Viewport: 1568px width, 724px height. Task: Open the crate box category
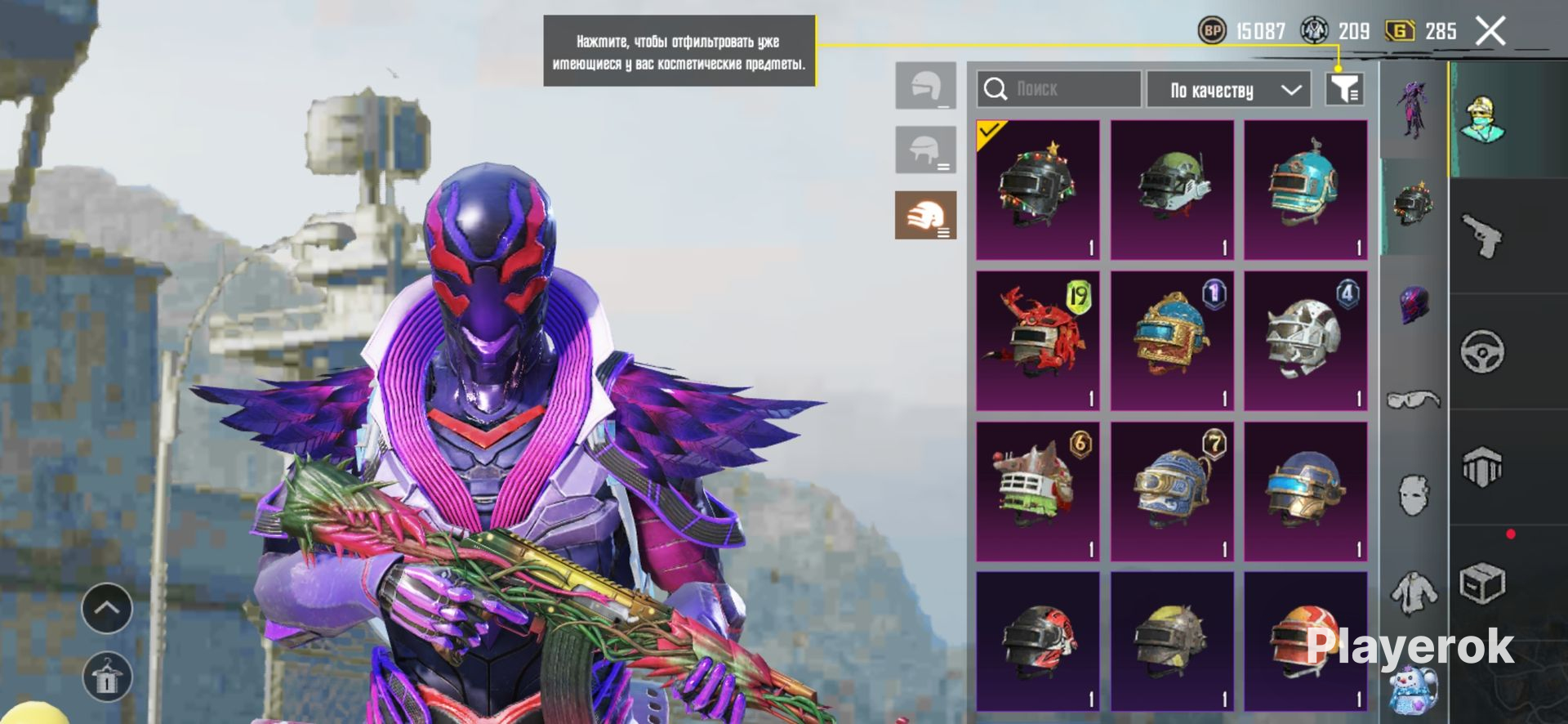1482,583
